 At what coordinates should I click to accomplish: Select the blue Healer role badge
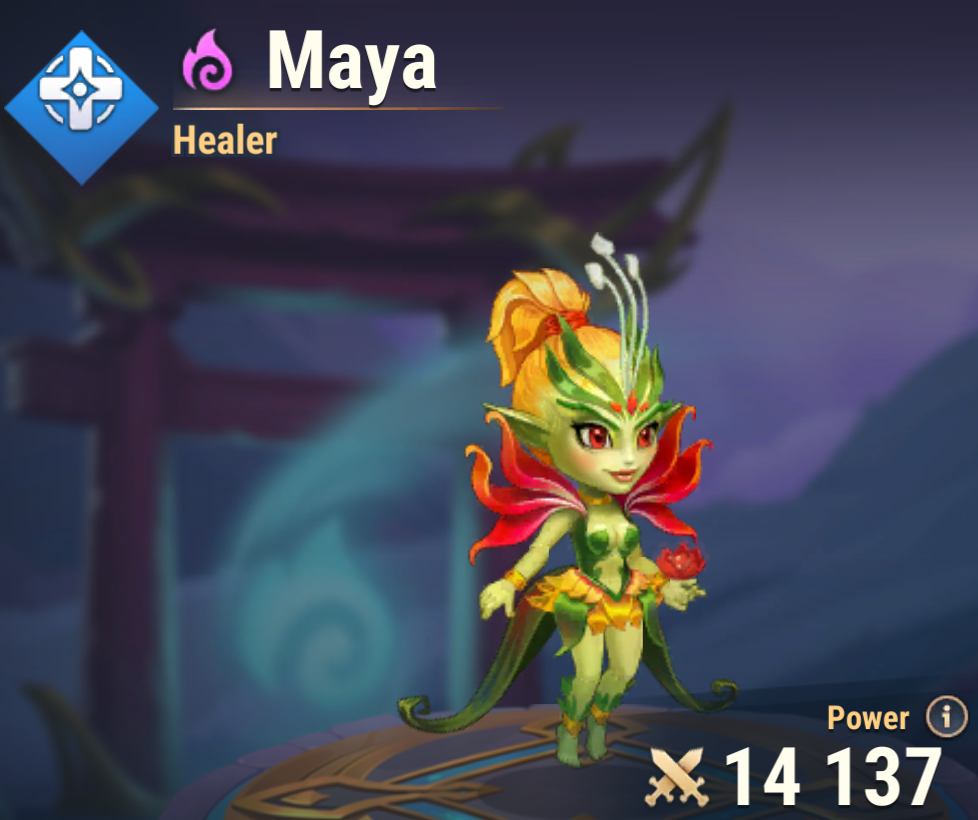[82, 107]
